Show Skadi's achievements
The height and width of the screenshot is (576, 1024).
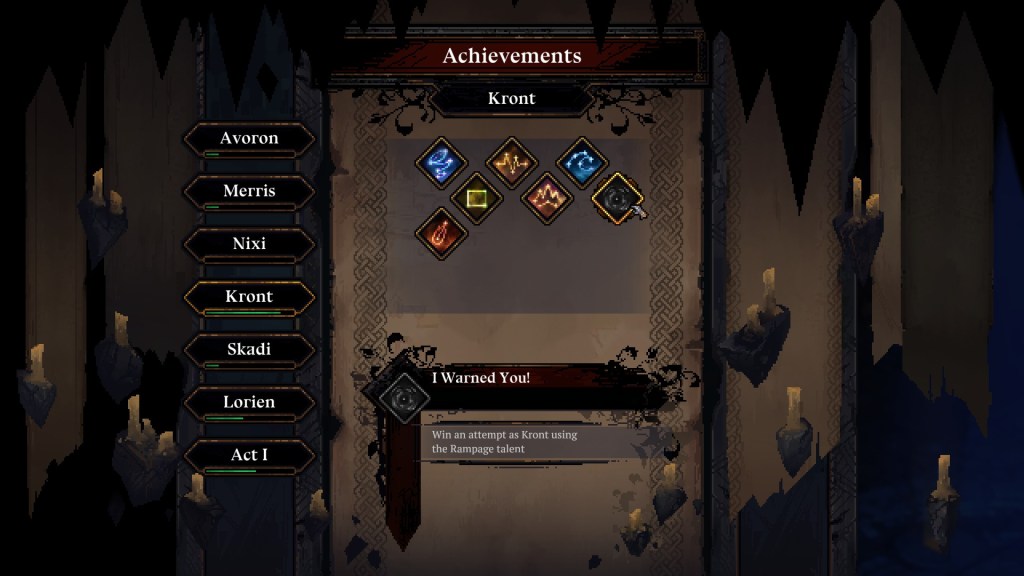[x=249, y=349]
